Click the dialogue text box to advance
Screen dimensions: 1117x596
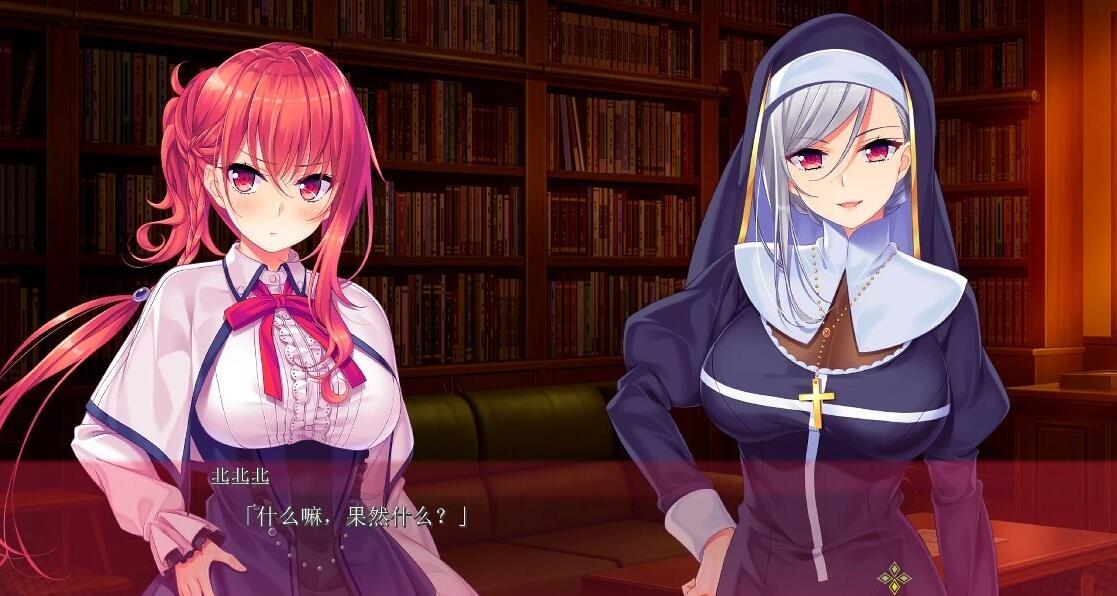[558, 527]
